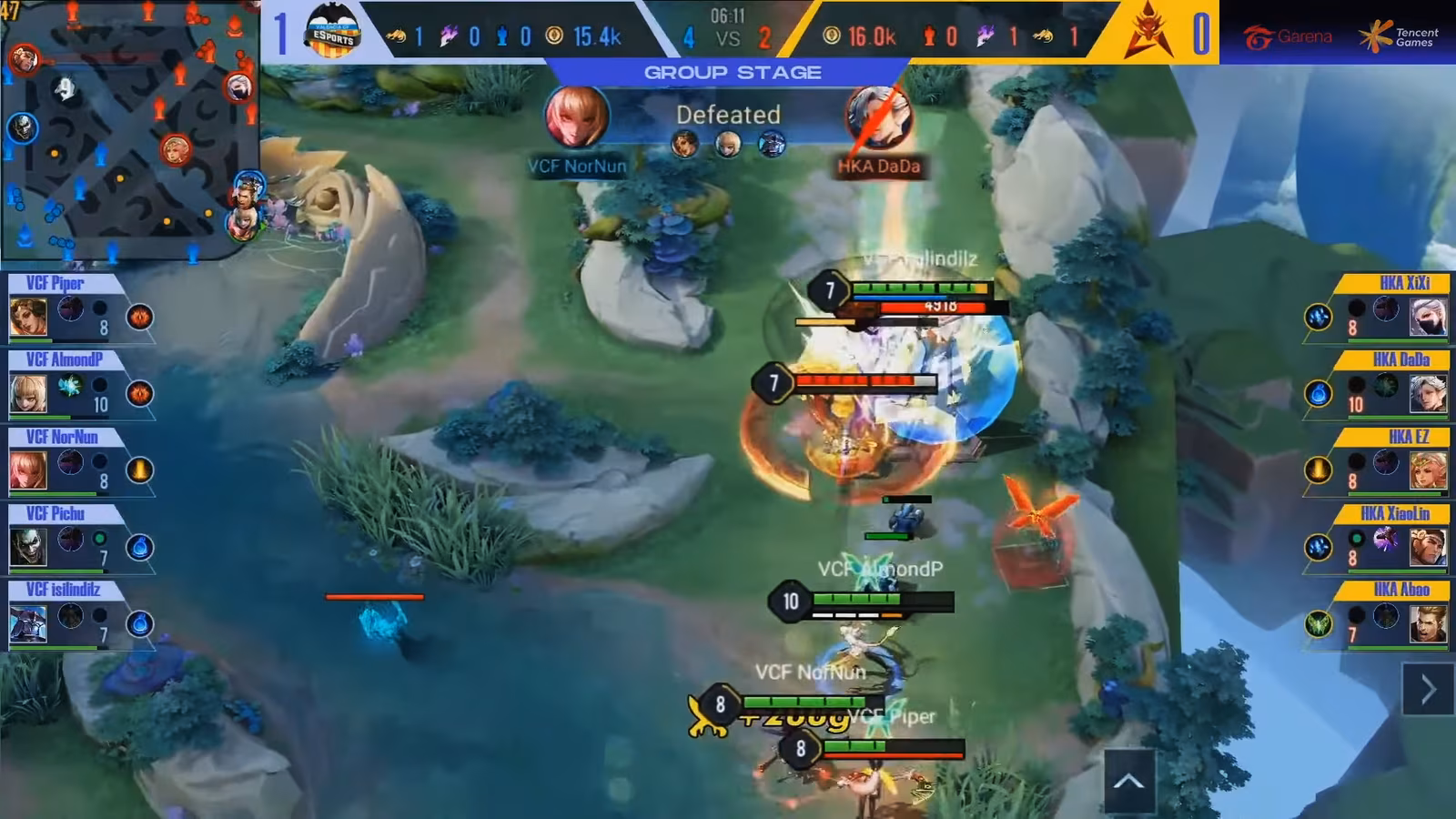Expand the right-side arrow panel
The height and width of the screenshot is (819, 1456).
[1428, 690]
